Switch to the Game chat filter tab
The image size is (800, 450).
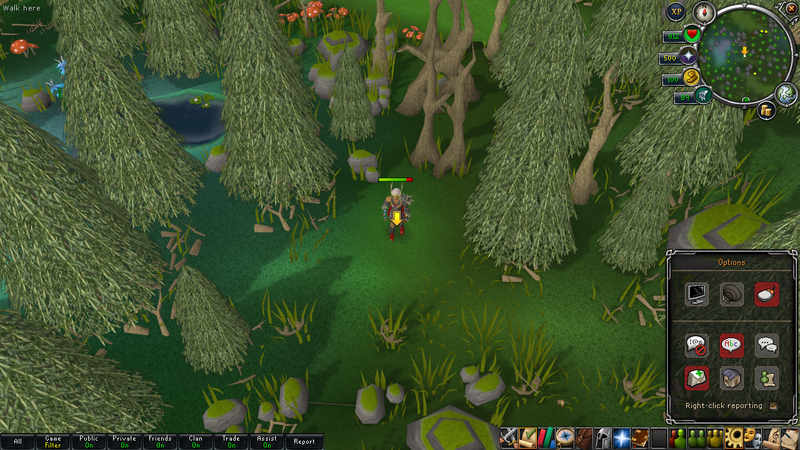(53, 441)
